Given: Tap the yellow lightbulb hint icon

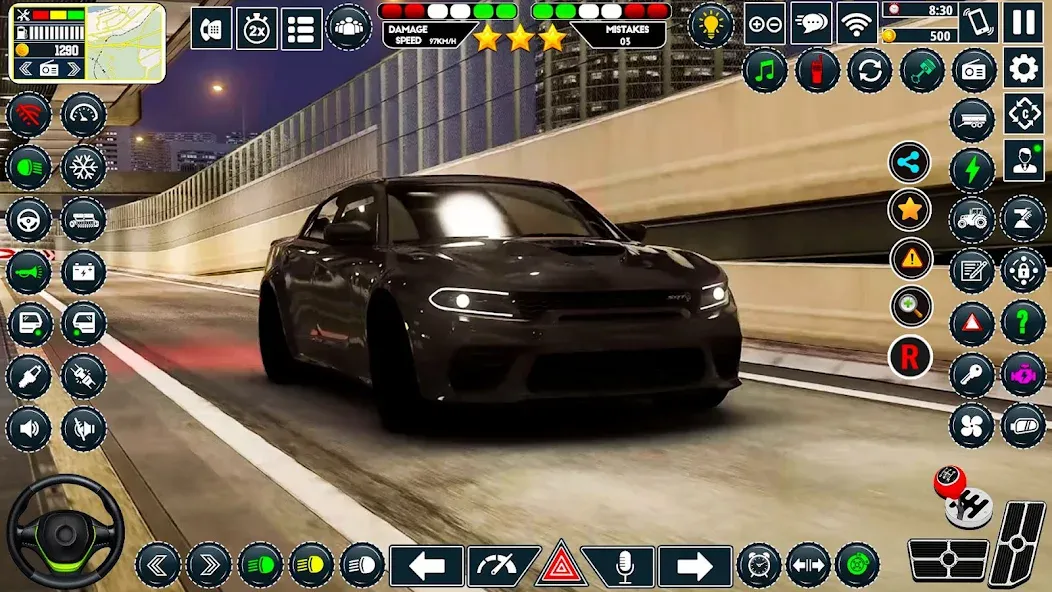Looking at the screenshot, I should coord(711,25).
